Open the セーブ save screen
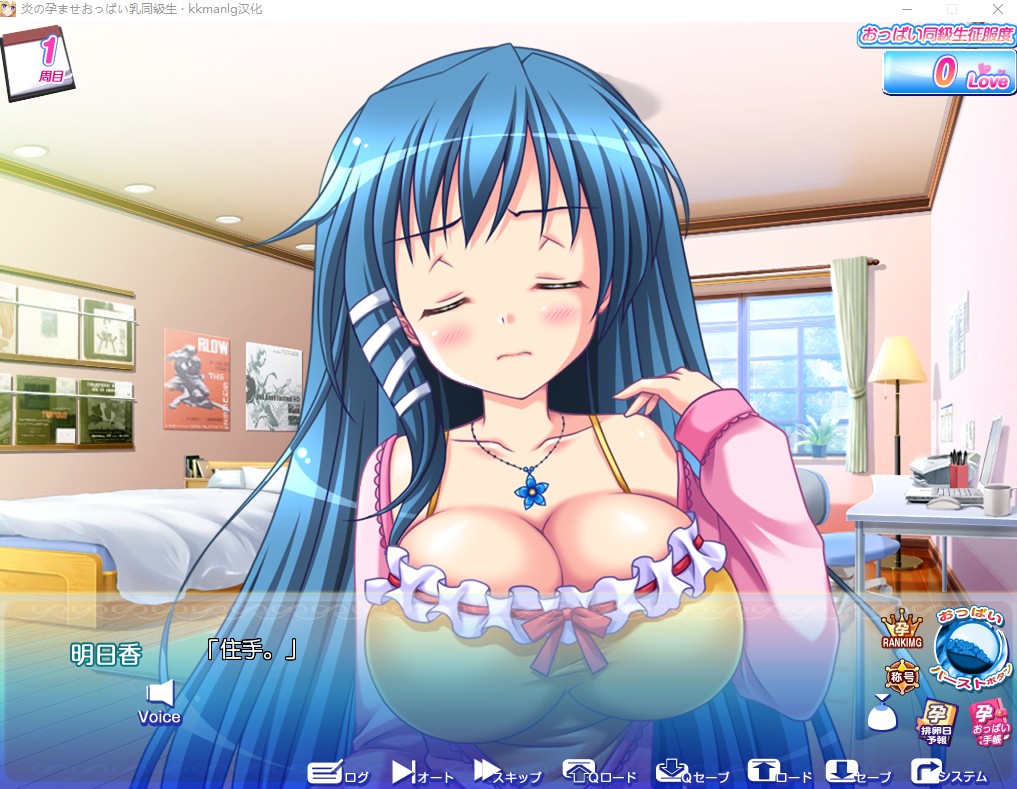This screenshot has width=1017, height=789. (858, 773)
